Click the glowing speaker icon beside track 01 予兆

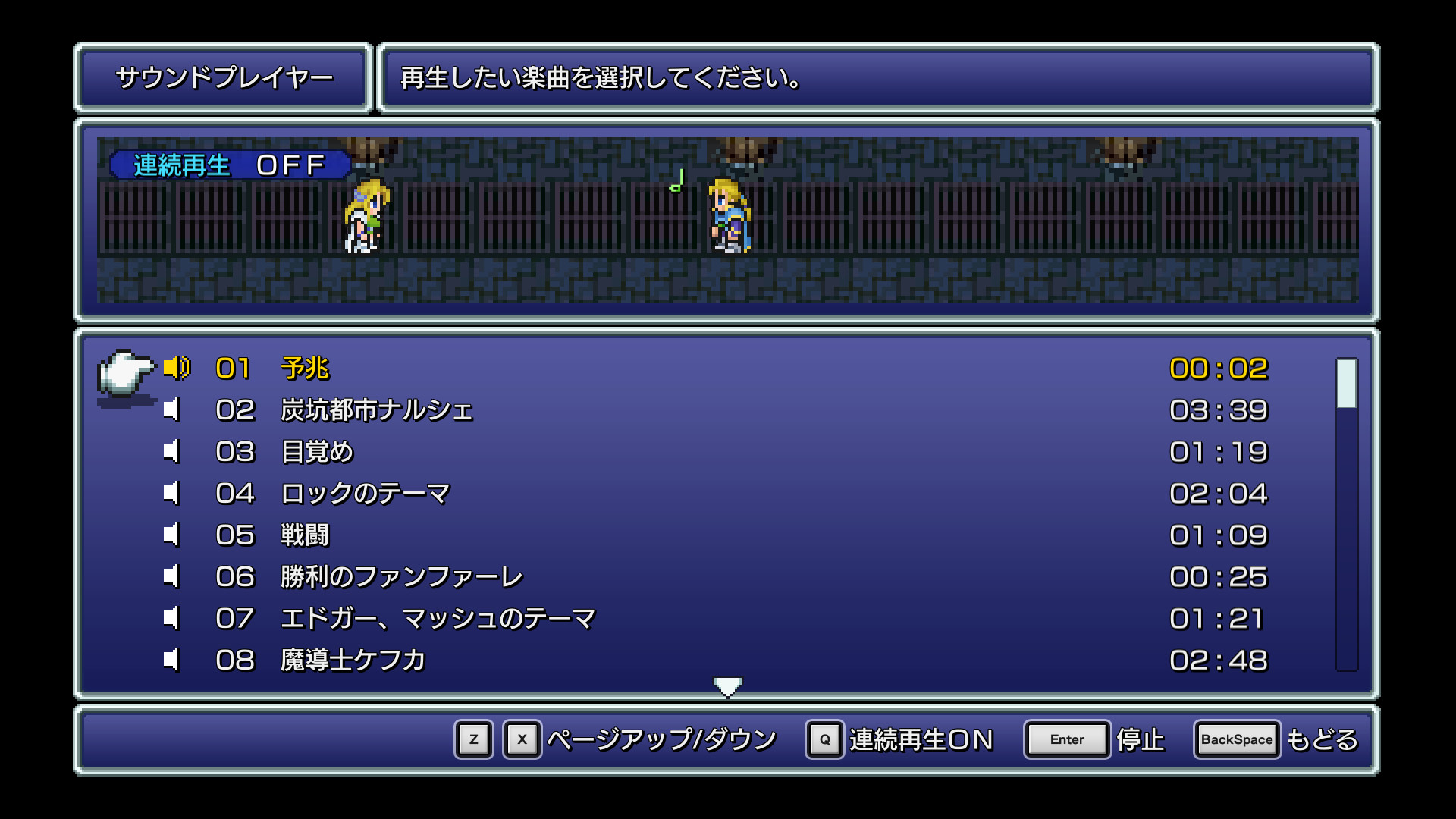[176, 369]
